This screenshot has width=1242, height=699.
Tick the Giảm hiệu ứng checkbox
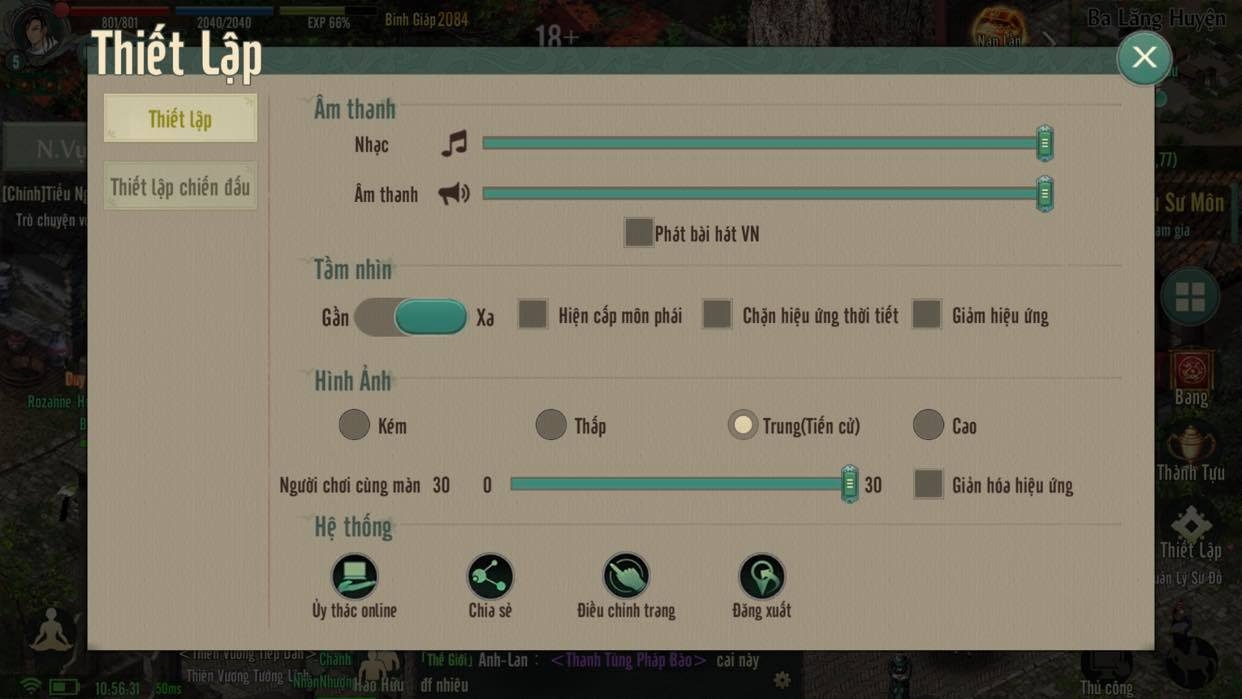click(927, 315)
